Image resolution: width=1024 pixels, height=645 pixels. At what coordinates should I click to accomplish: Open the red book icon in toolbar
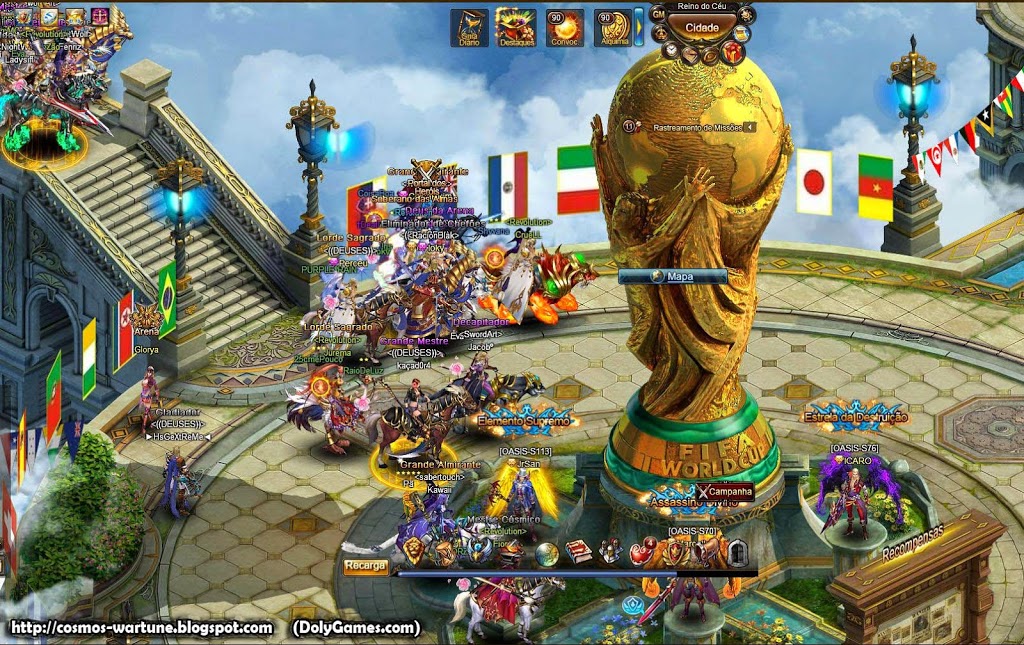point(580,551)
